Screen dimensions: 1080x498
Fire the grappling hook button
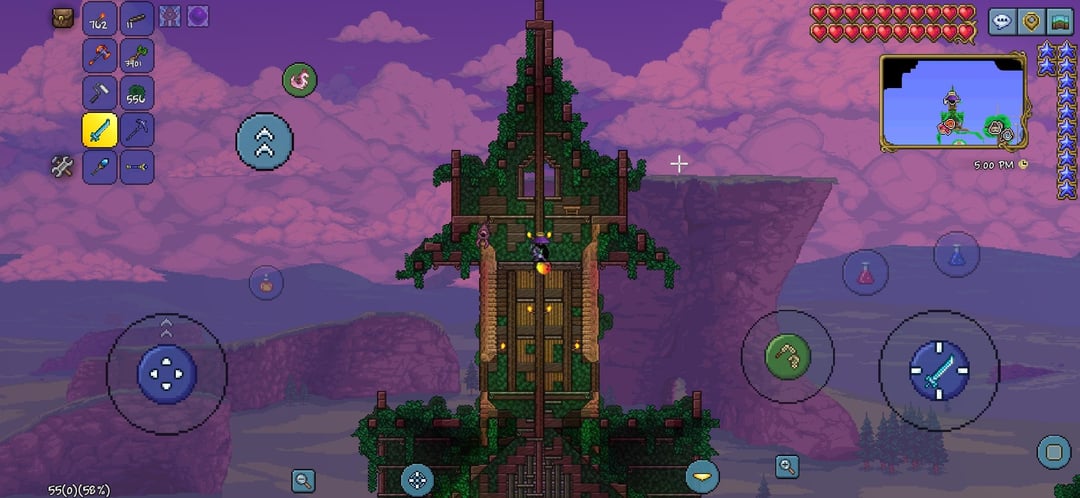click(x=787, y=357)
